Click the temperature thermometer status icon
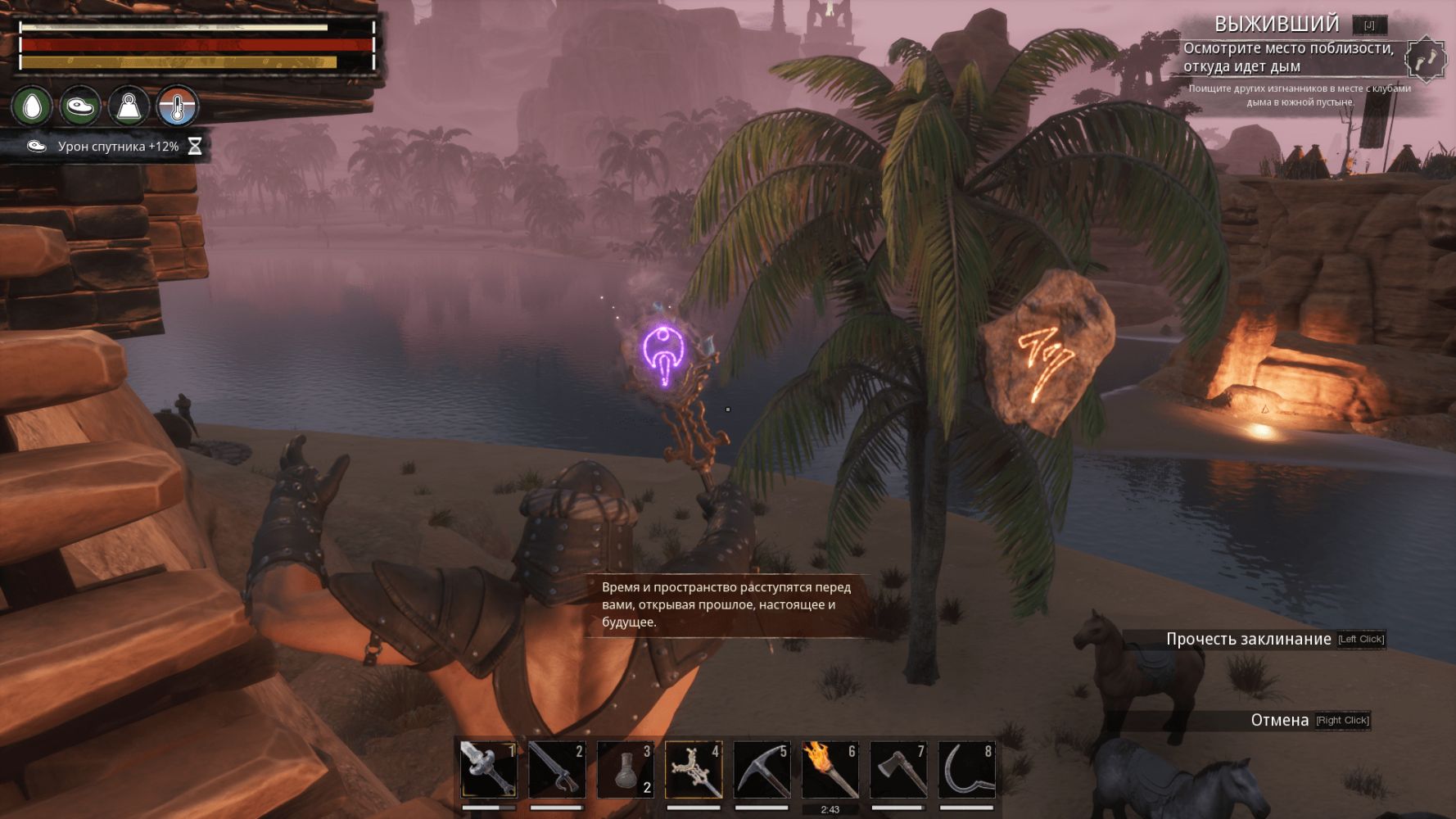1456x819 pixels. (x=178, y=106)
